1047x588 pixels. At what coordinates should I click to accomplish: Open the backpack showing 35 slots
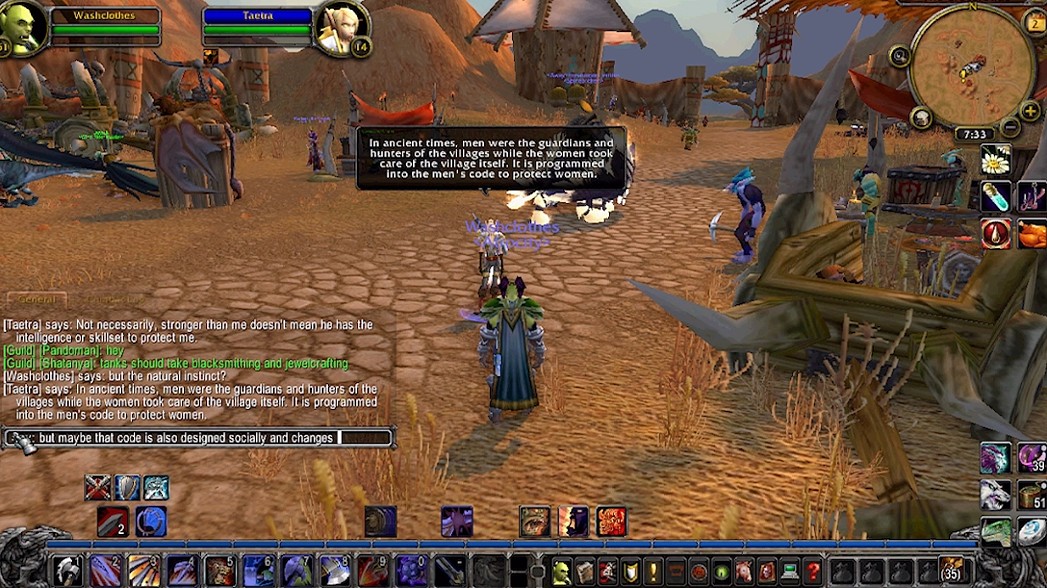[x=952, y=570]
